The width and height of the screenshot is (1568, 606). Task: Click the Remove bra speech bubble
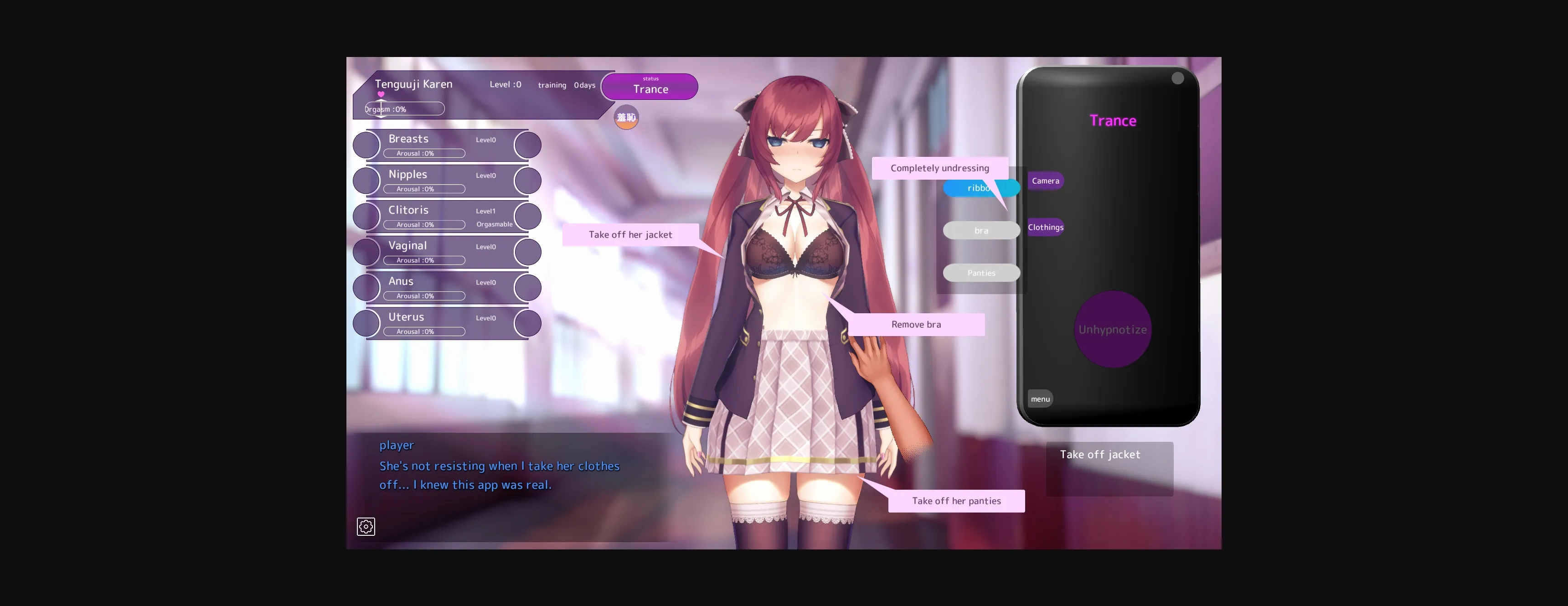point(915,324)
